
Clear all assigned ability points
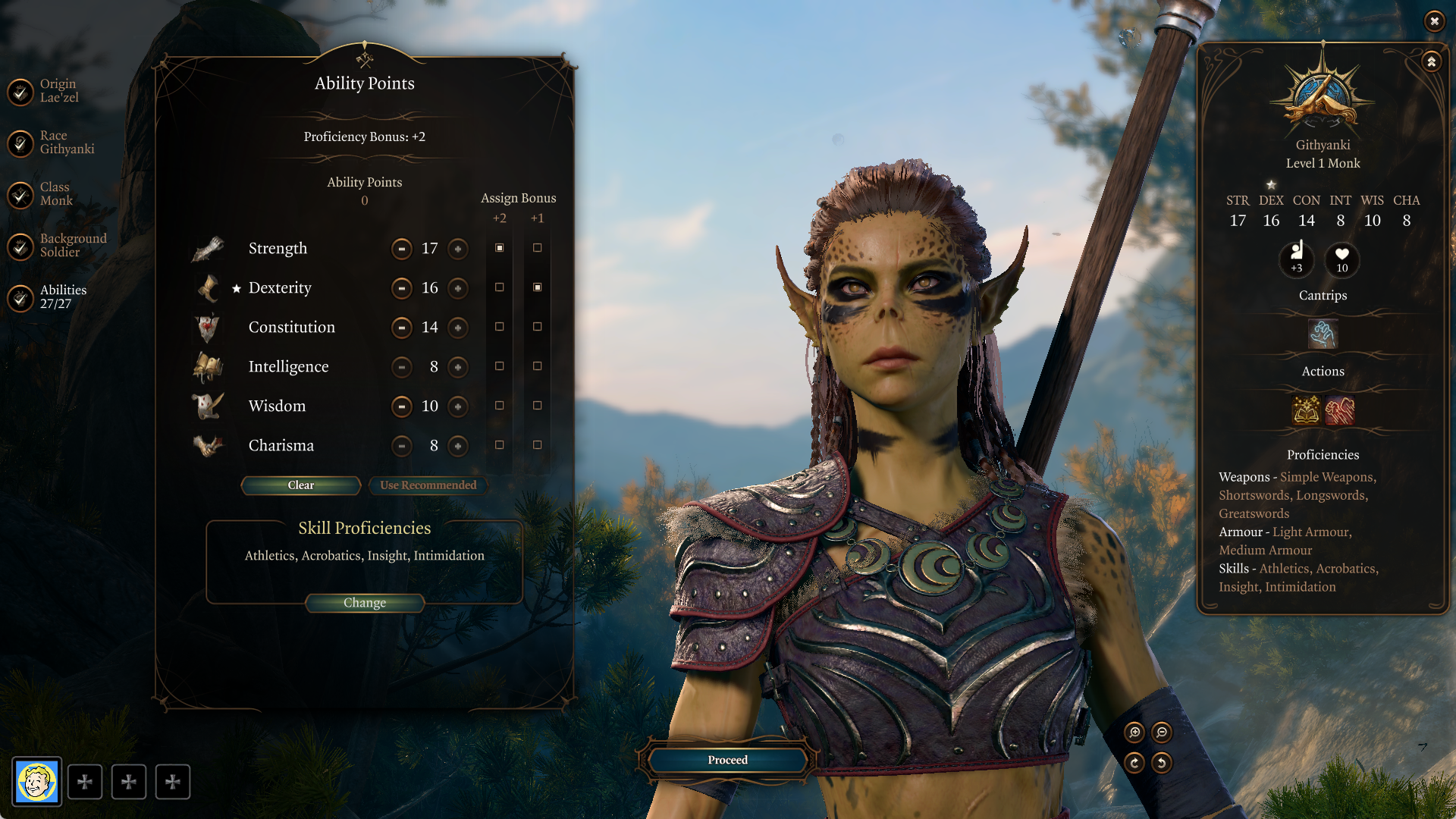click(x=300, y=485)
